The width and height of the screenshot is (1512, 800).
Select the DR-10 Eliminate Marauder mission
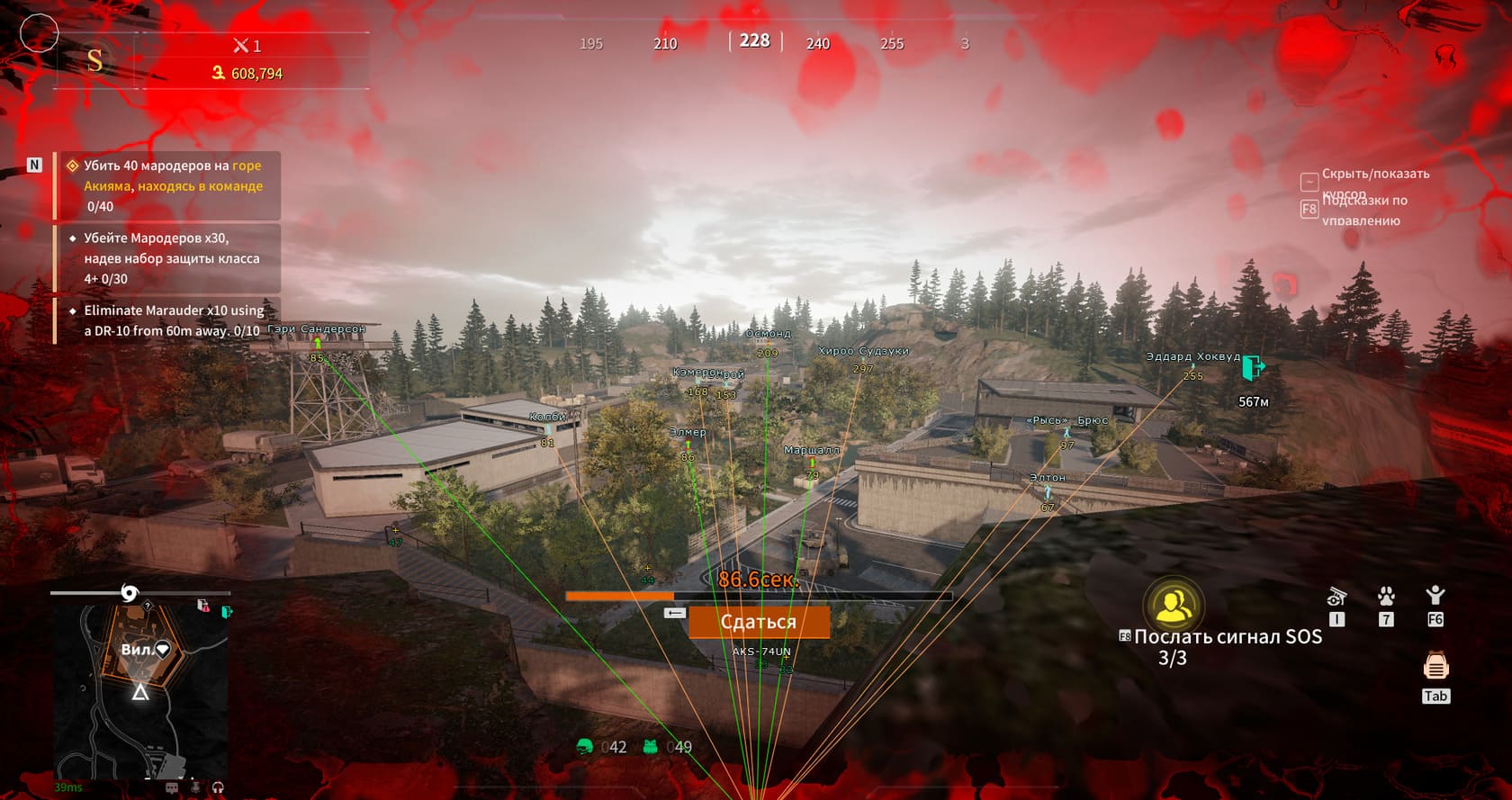click(x=171, y=320)
